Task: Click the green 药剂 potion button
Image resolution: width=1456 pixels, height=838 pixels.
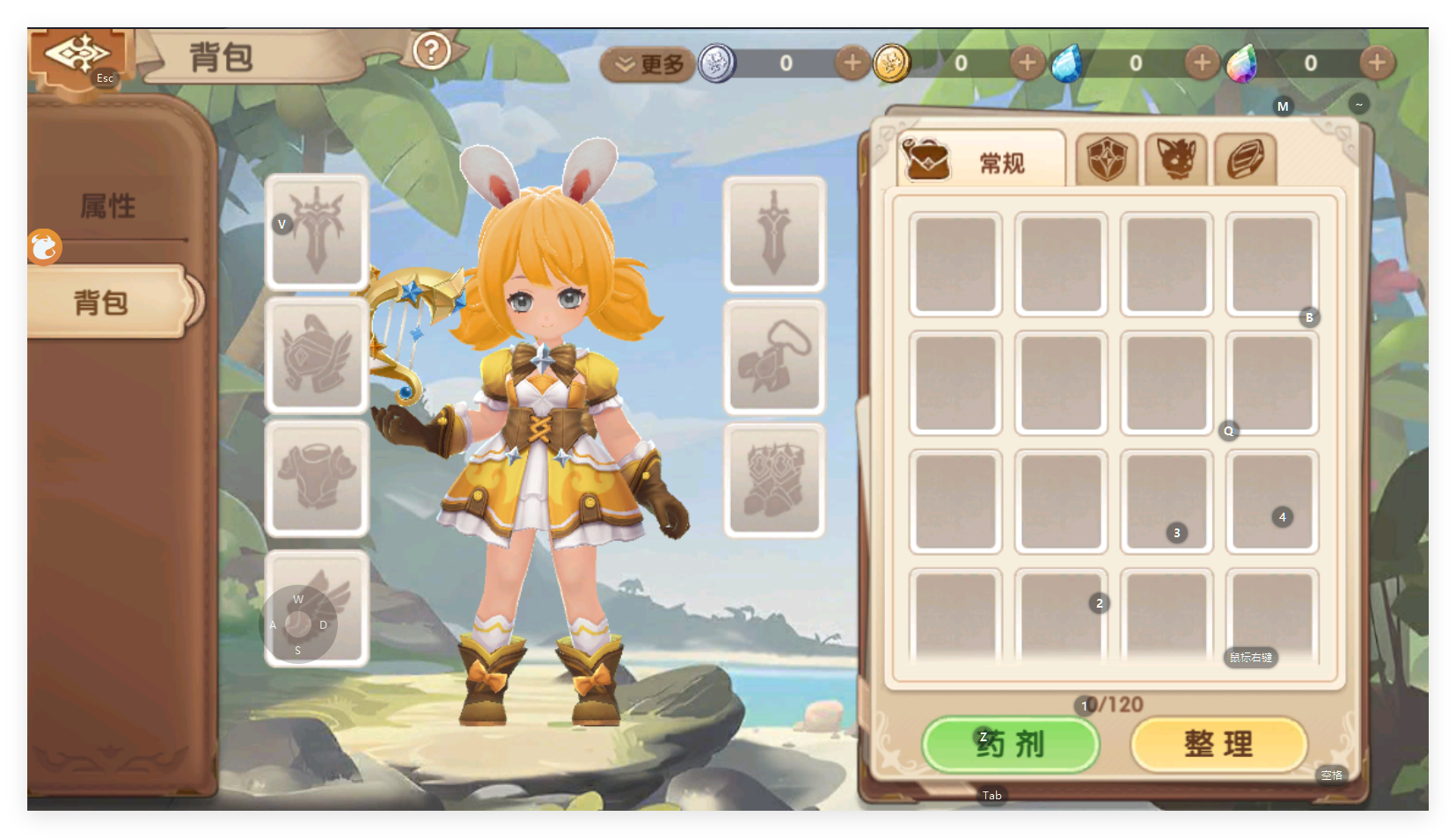Action: tap(1011, 744)
